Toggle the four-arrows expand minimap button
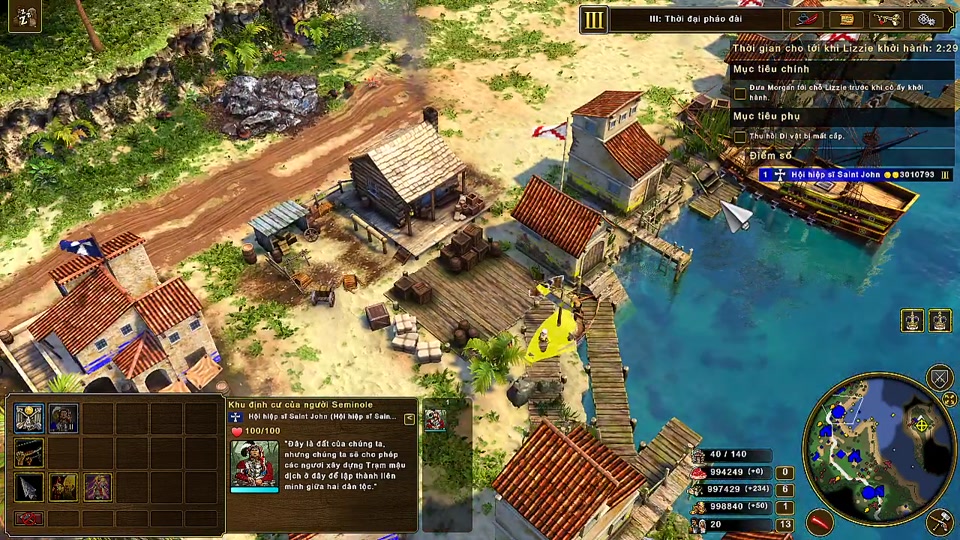The width and height of the screenshot is (960, 540). 949,400
